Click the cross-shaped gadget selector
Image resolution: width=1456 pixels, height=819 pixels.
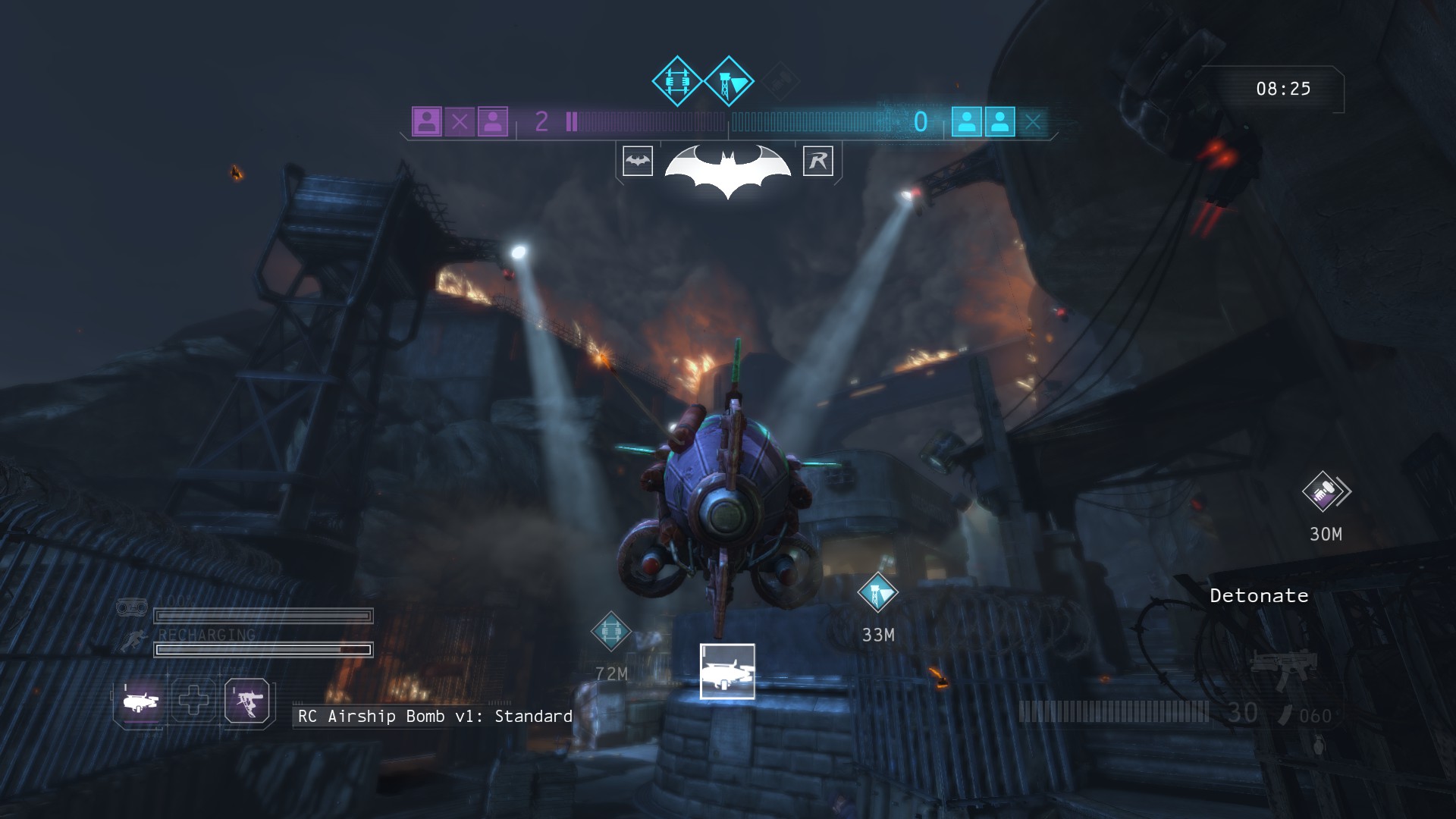193,701
